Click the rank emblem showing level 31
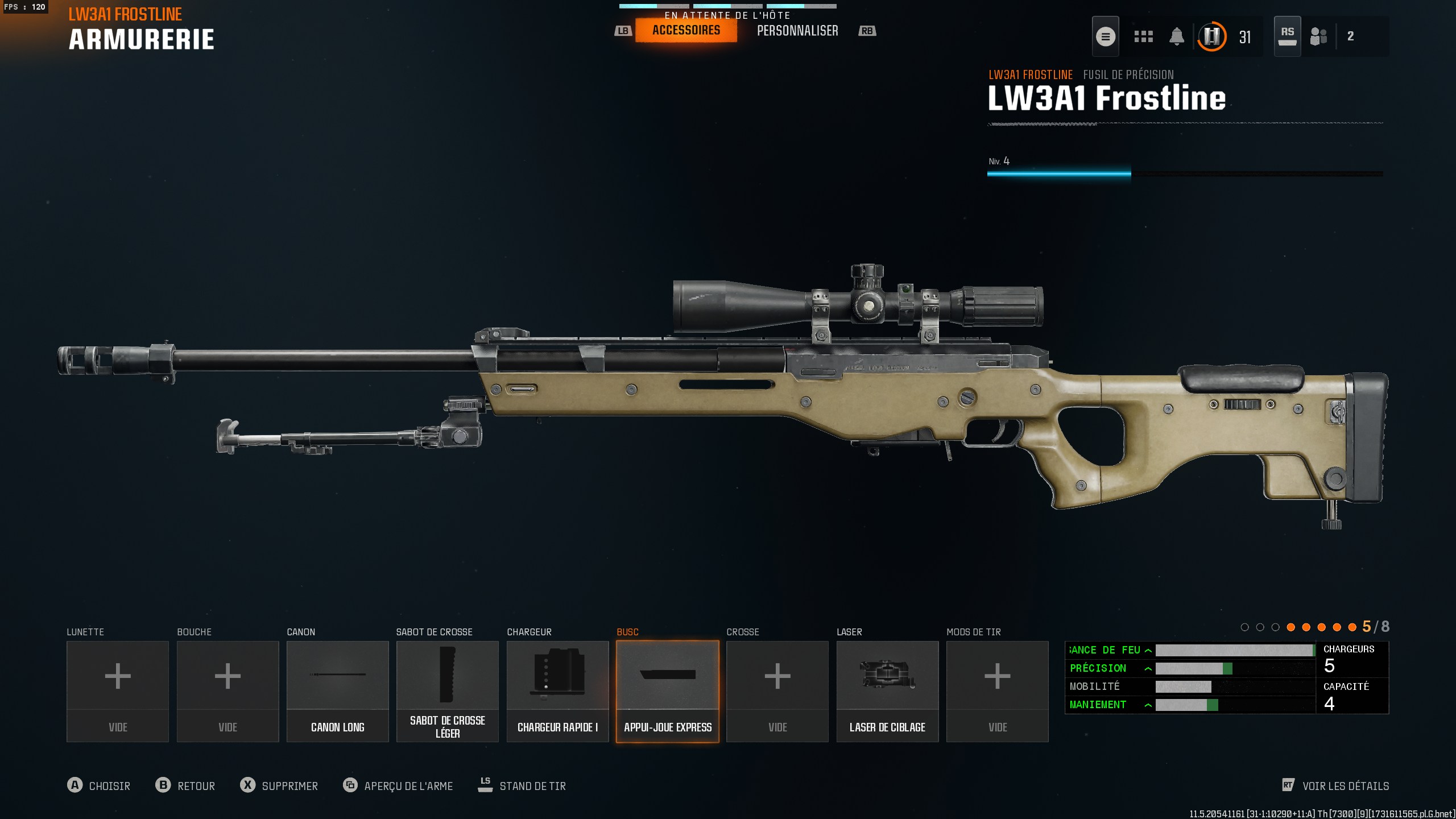The height and width of the screenshot is (819, 1456). tap(1211, 36)
